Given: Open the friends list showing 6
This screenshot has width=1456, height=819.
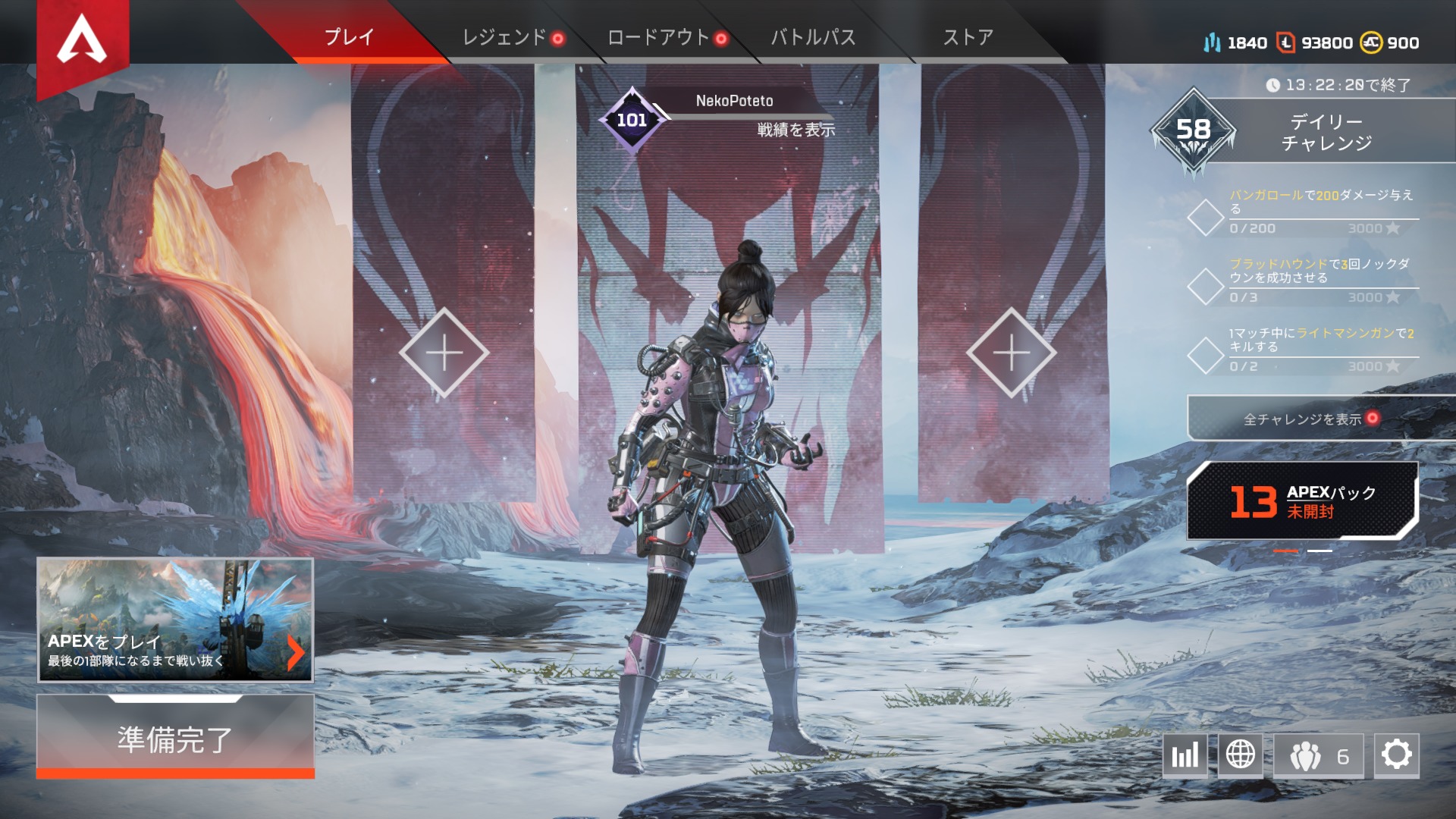Looking at the screenshot, I should (x=1319, y=755).
